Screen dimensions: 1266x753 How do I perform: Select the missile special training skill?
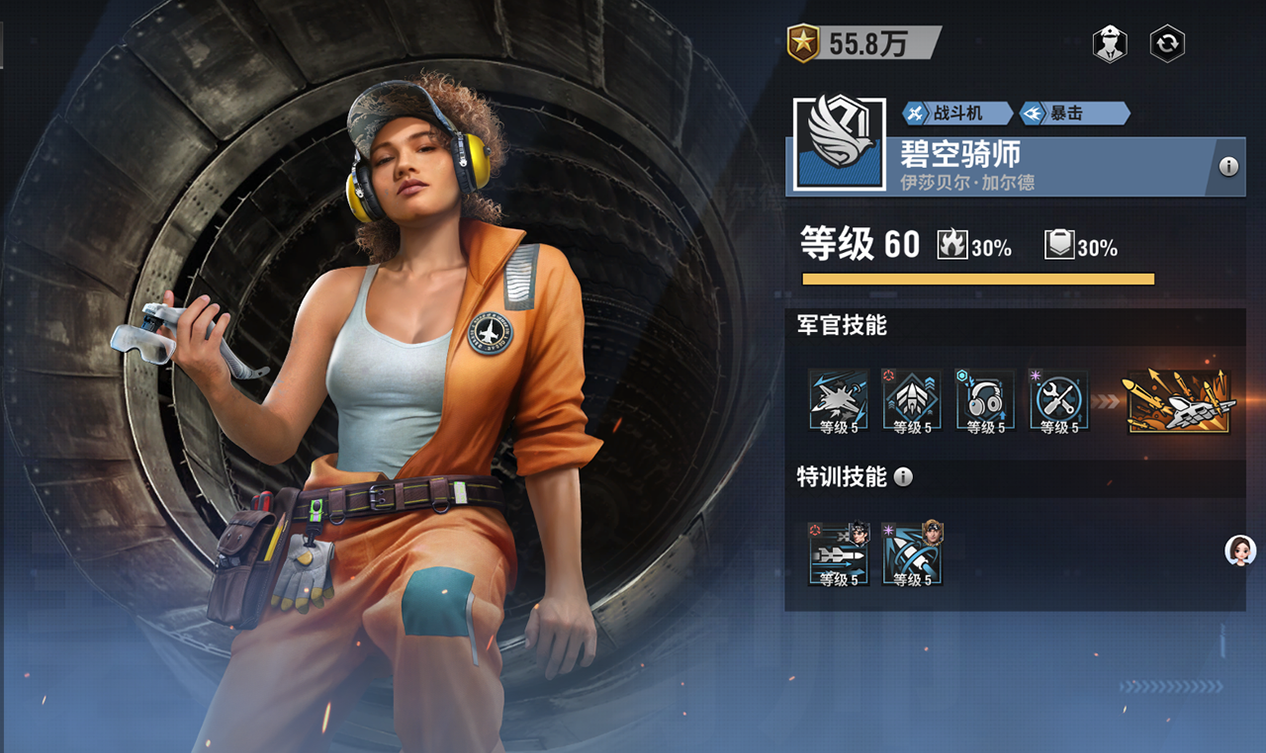[838, 553]
